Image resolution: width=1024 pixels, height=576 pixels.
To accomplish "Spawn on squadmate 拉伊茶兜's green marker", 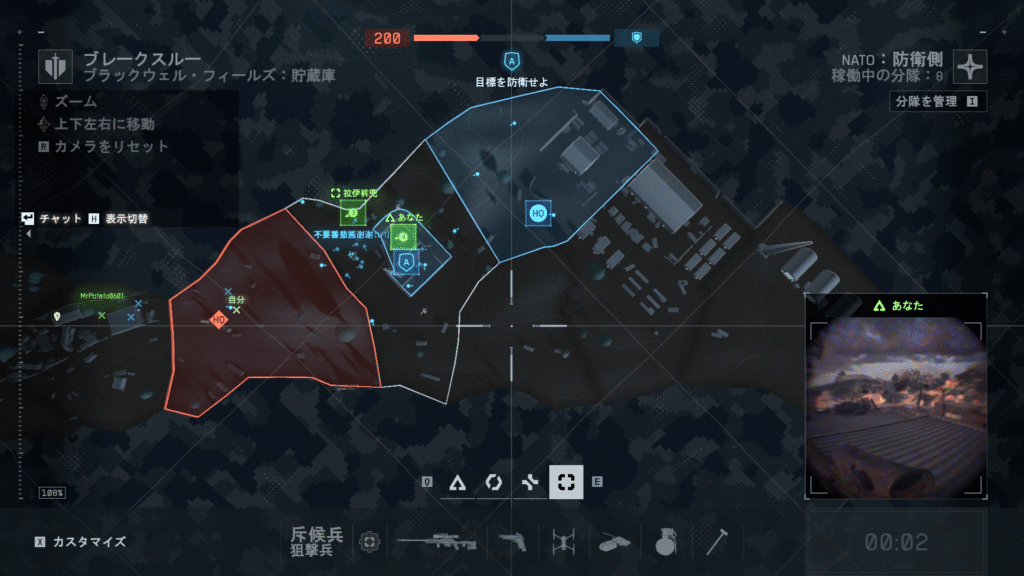I will click(x=352, y=211).
